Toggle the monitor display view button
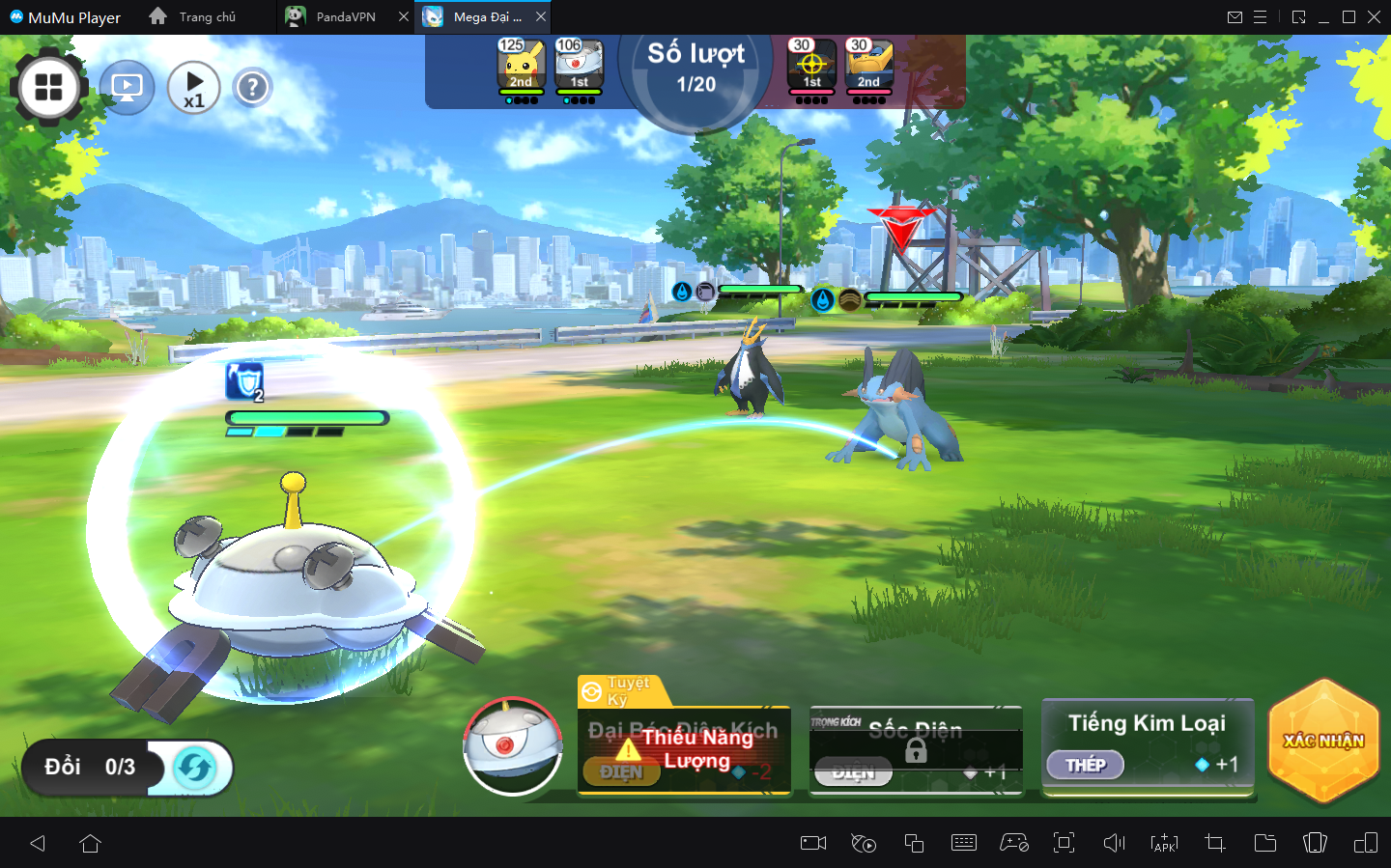 [x=127, y=88]
